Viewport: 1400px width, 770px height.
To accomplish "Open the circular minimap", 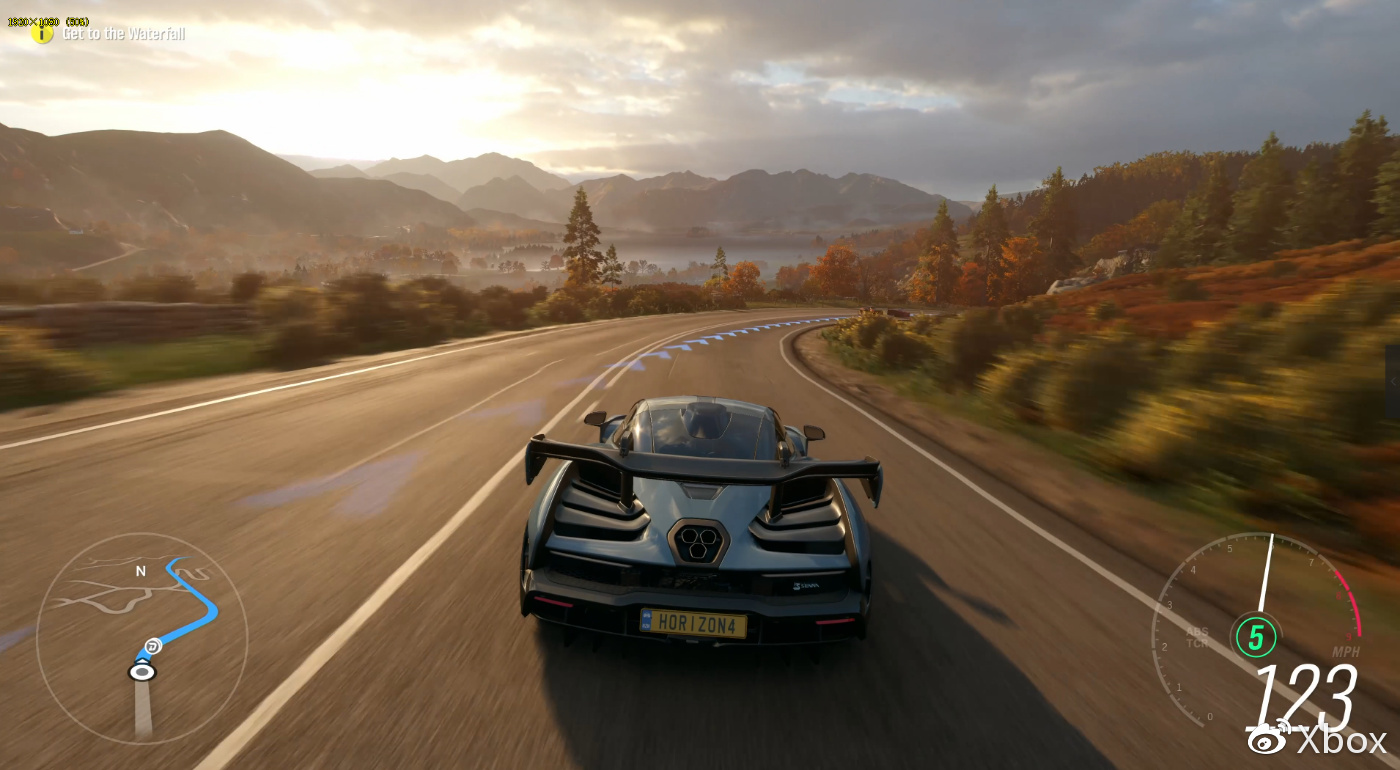I will 141,638.
